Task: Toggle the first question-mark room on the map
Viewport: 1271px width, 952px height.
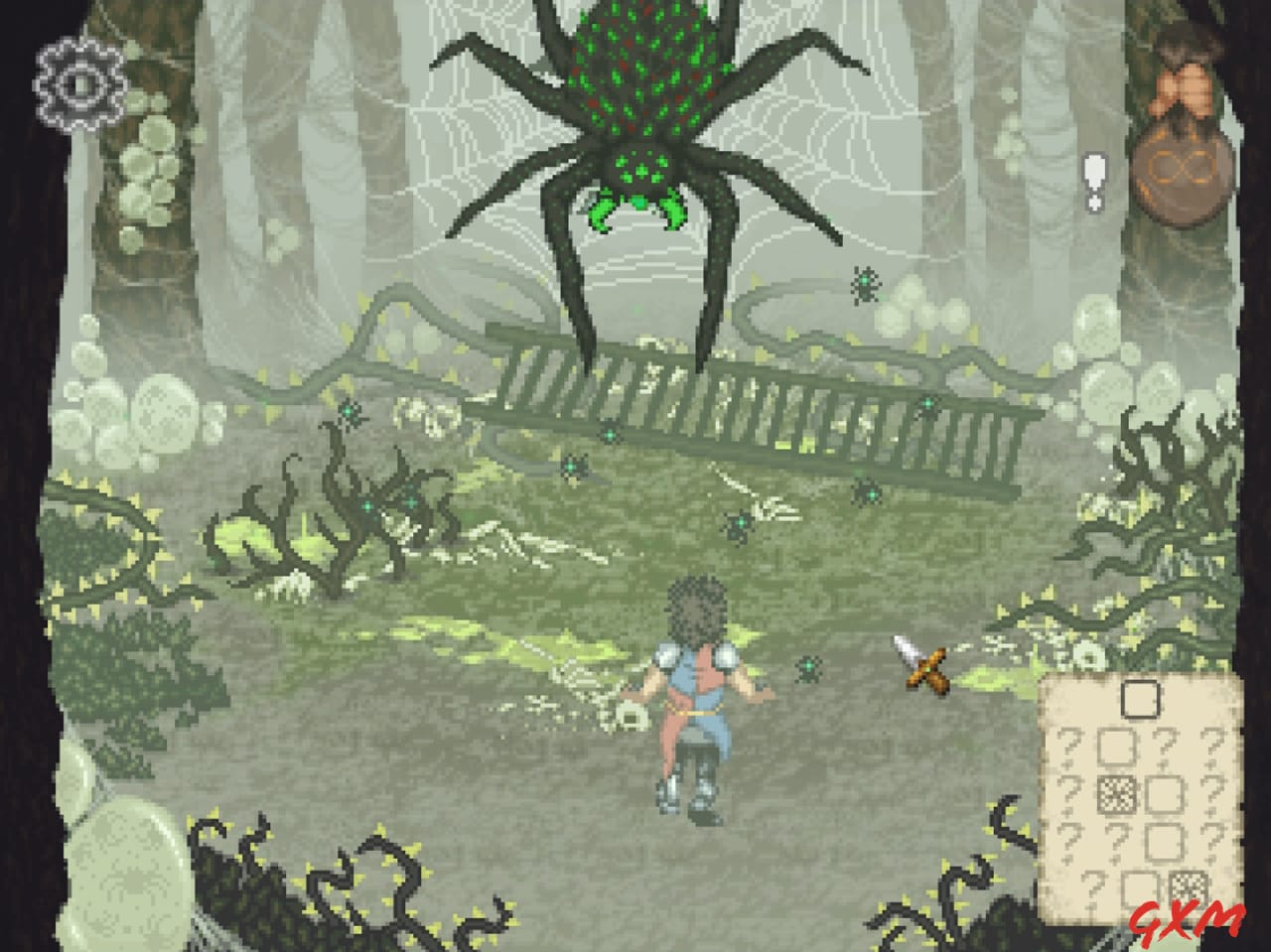Action: click(x=1069, y=747)
